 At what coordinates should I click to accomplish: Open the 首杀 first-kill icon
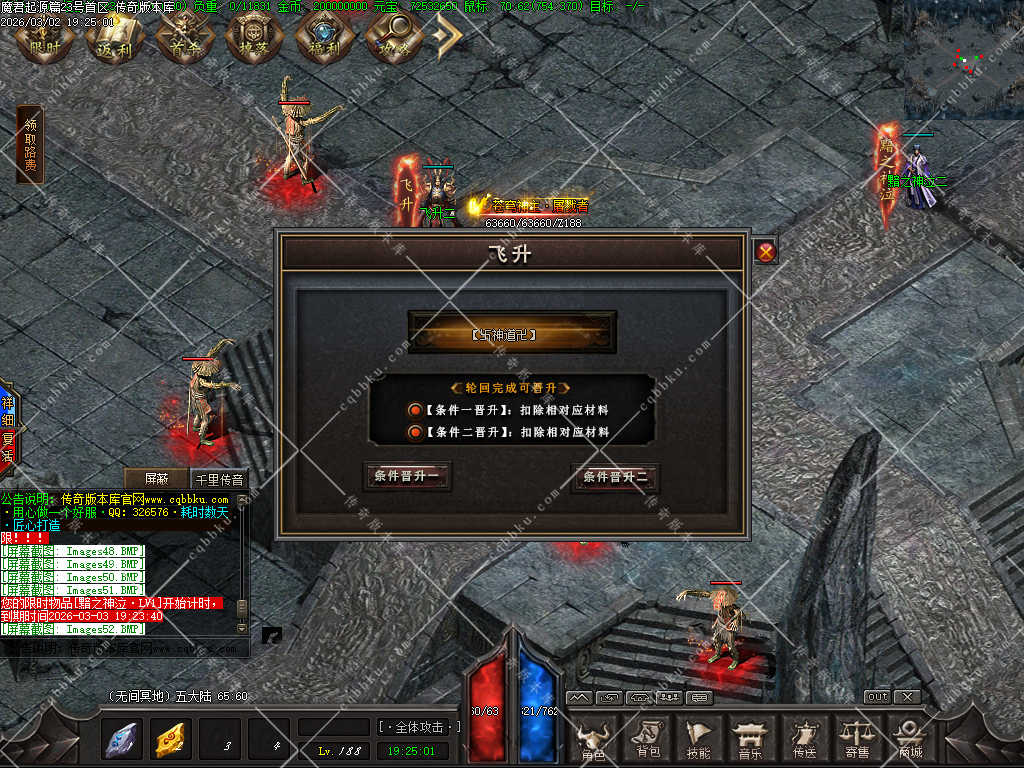tap(185, 38)
